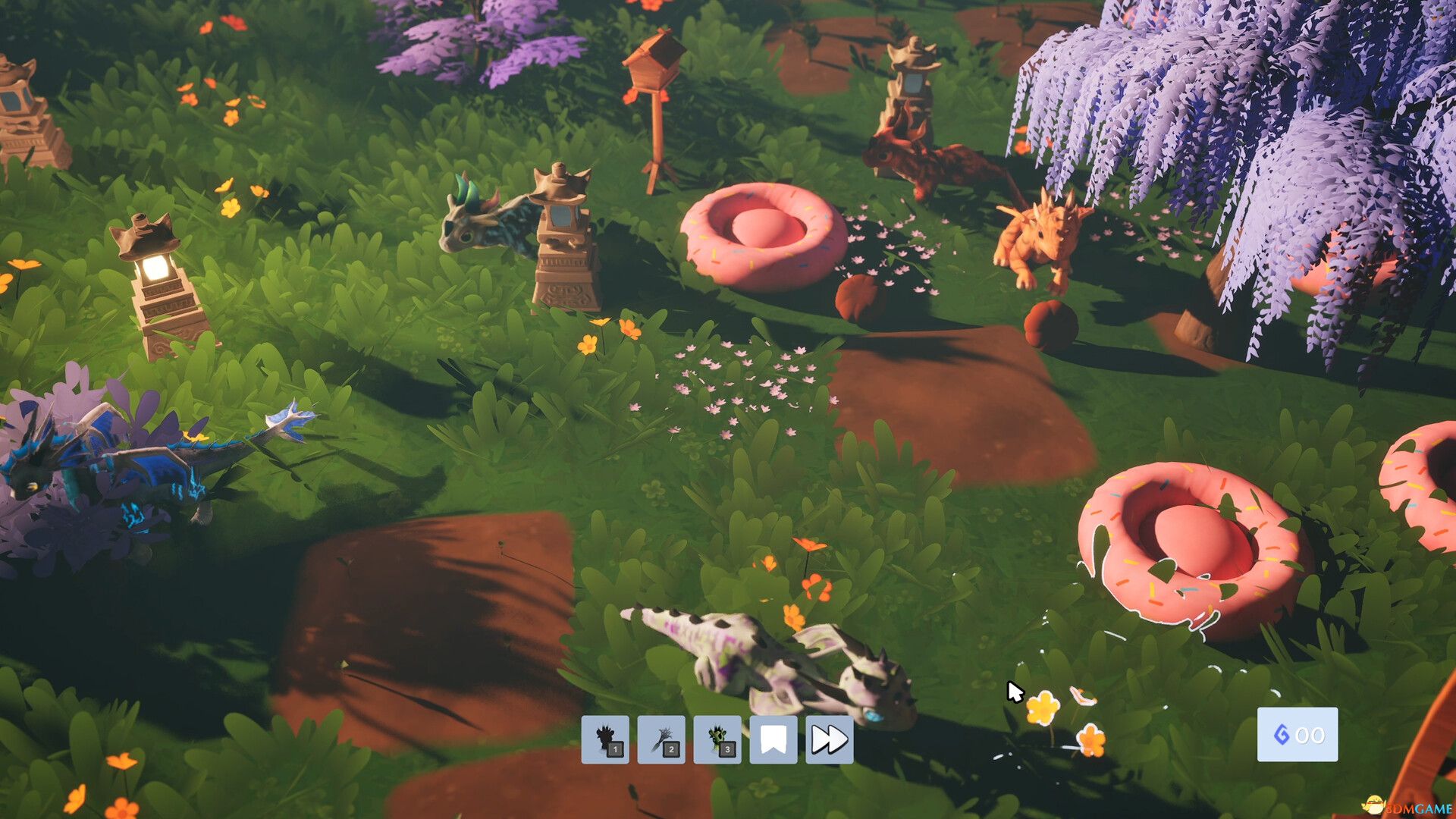Select the black glove tool in slot 1
This screenshot has height=819, width=1456.
pyautogui.click(x=605, y=739)
